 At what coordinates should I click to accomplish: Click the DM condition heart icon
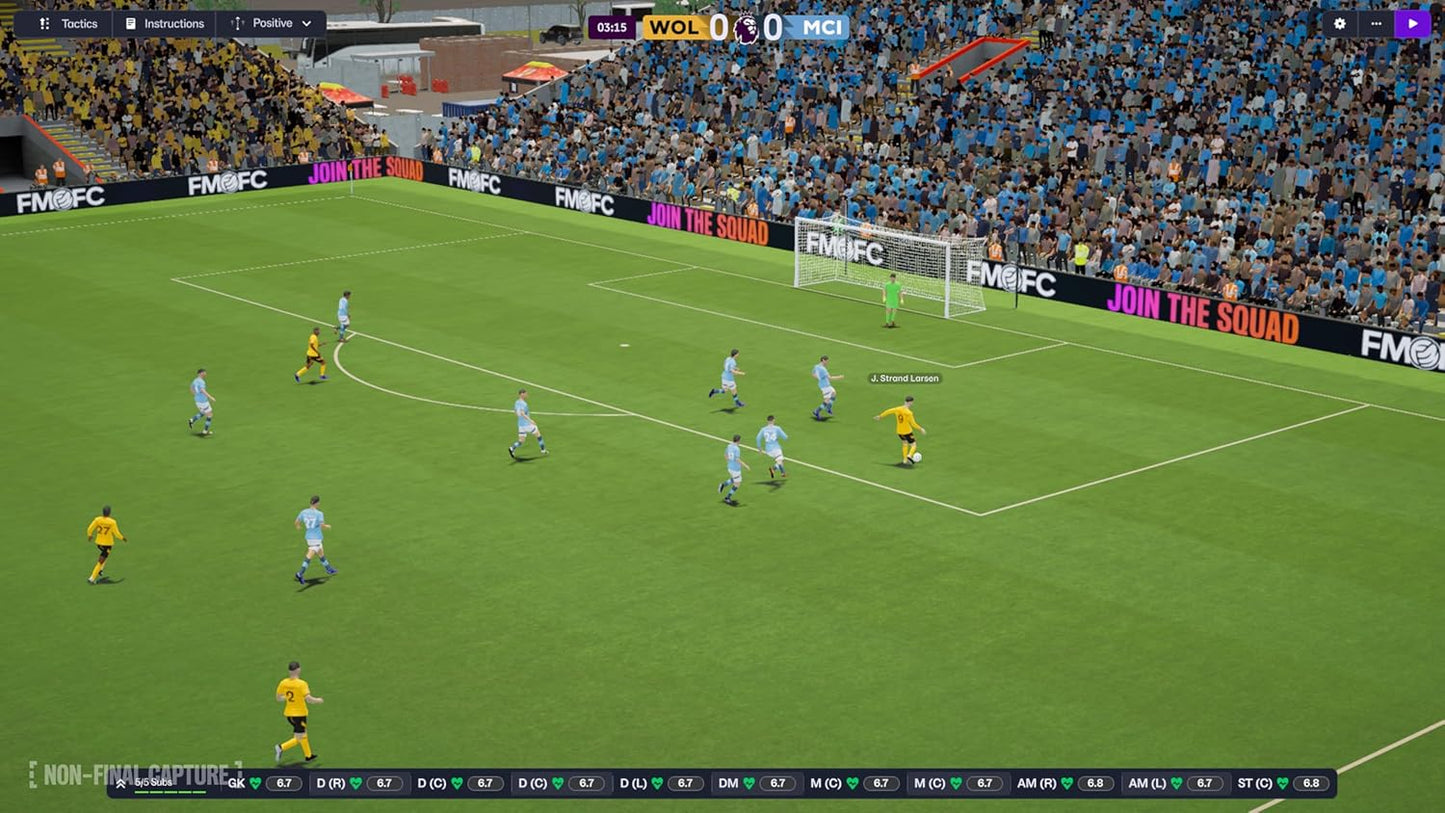tap(751, 783)
